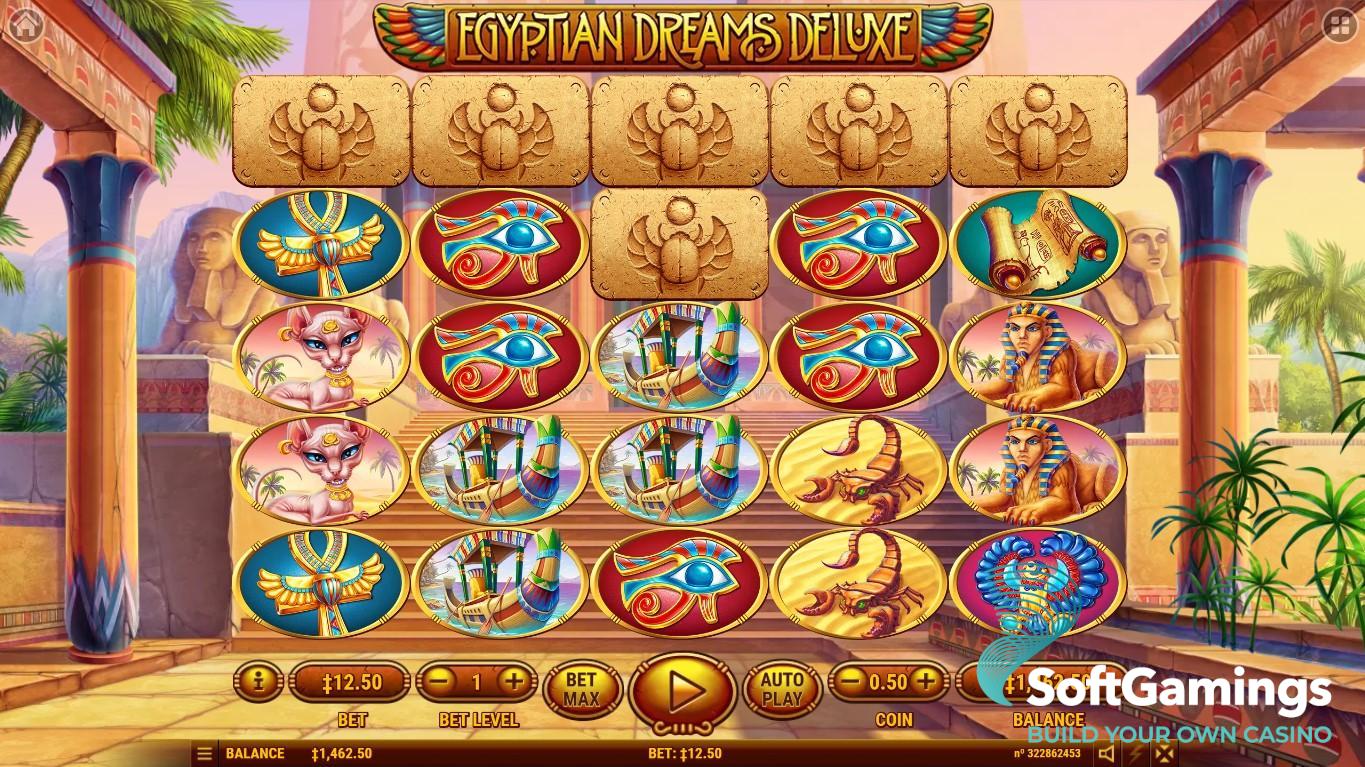Lower the coin value
The image size is (1365, 767).
(850, 683)
